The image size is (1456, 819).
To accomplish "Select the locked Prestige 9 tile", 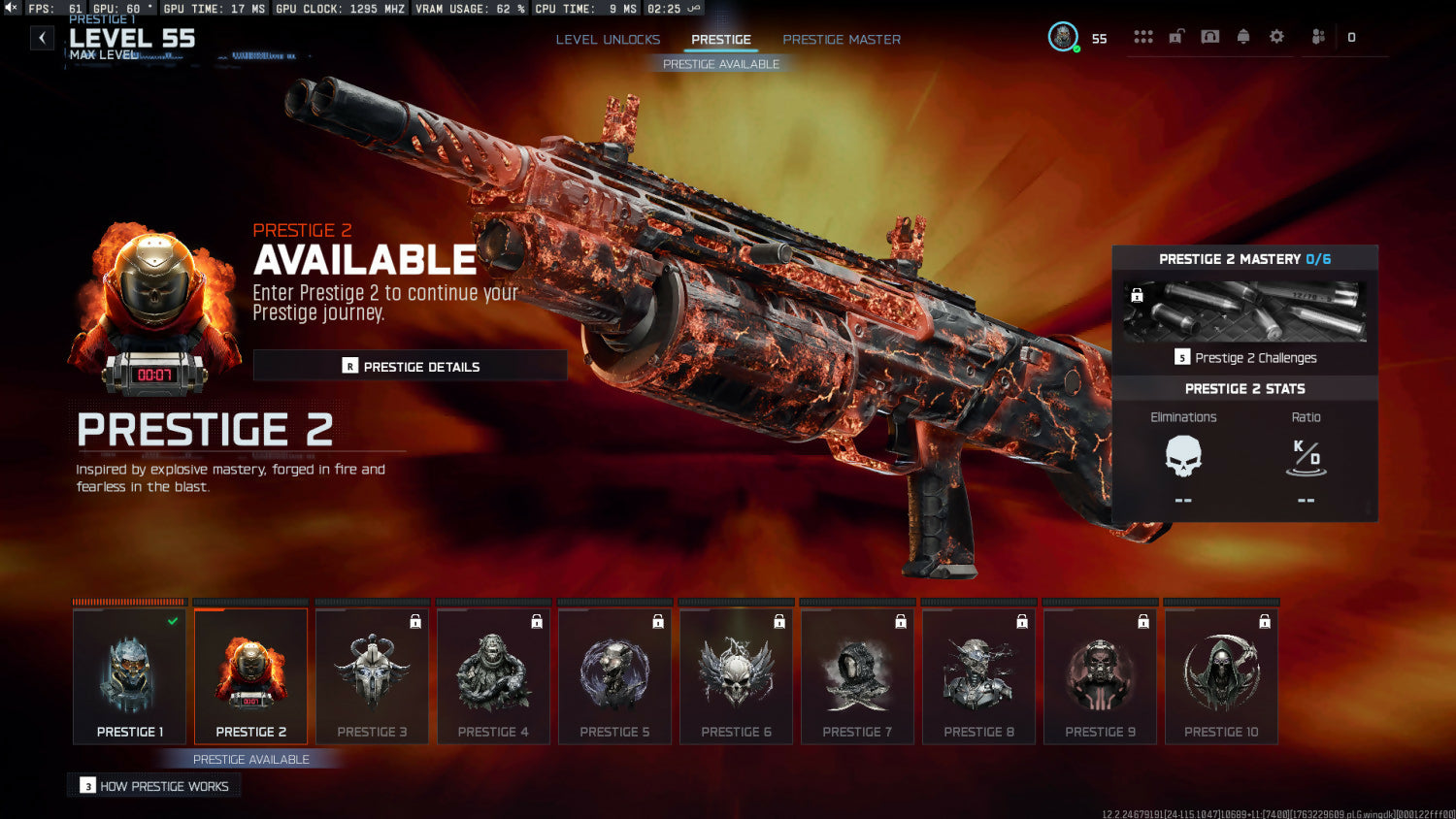I will pos(1100,676).
